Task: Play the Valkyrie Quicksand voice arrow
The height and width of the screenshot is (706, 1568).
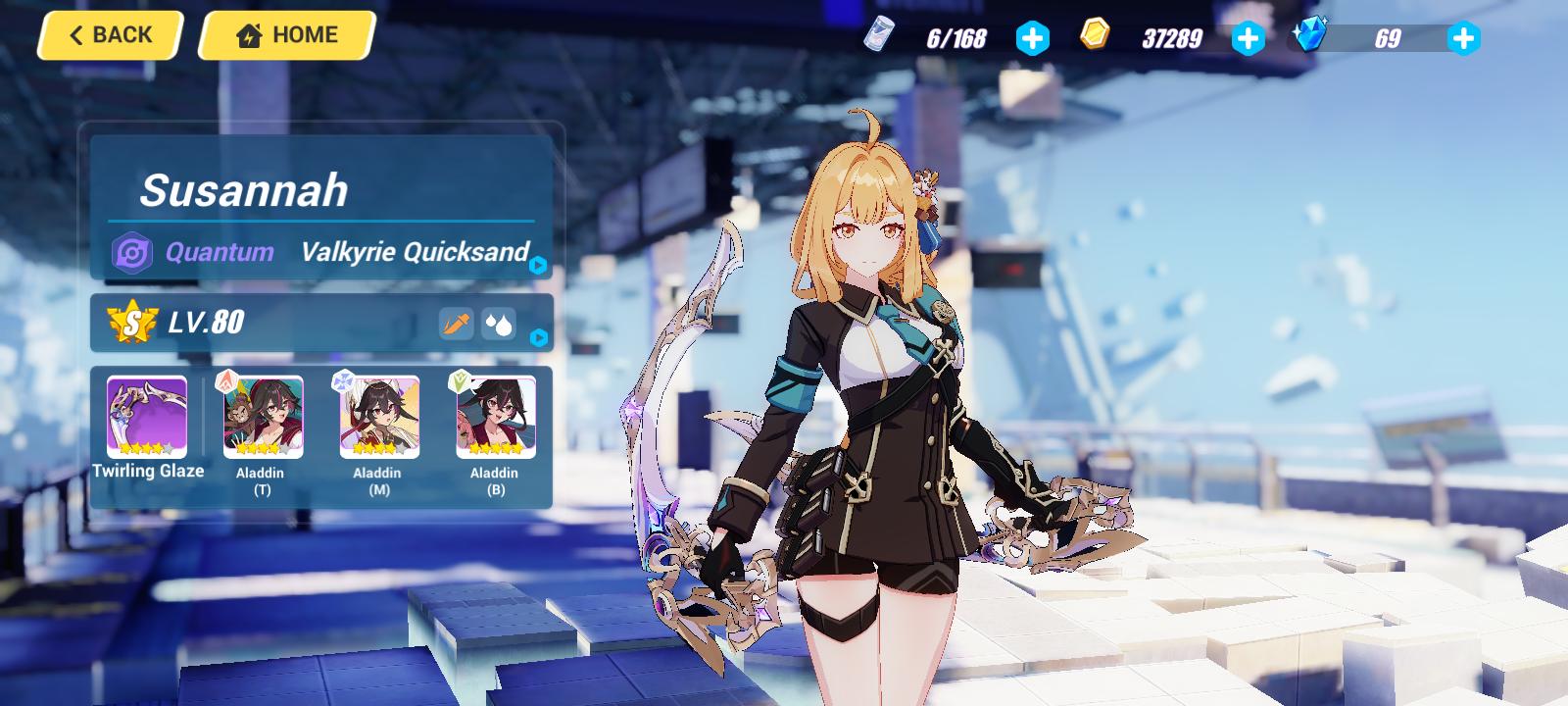Action: click(538, 265)
